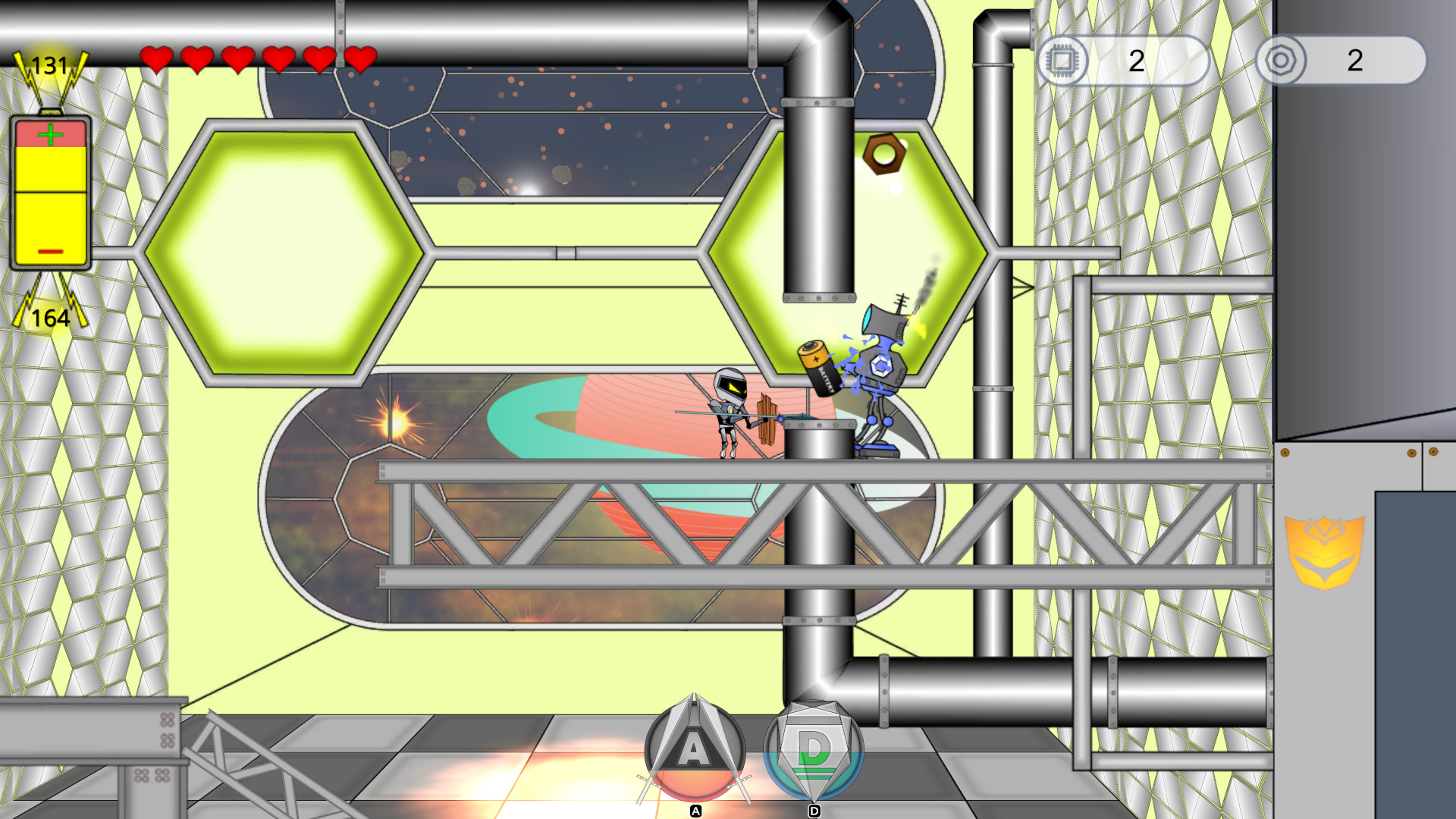Click the yellow battery fill level bar
This screenshot has width=1456, height=819.
pos(49,205)
